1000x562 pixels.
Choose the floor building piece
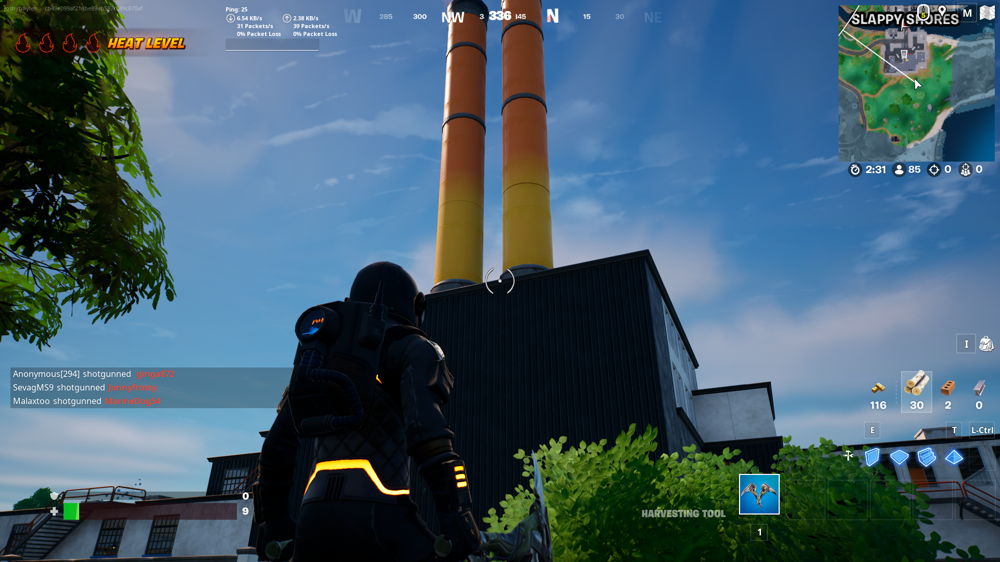pos(900,457)
